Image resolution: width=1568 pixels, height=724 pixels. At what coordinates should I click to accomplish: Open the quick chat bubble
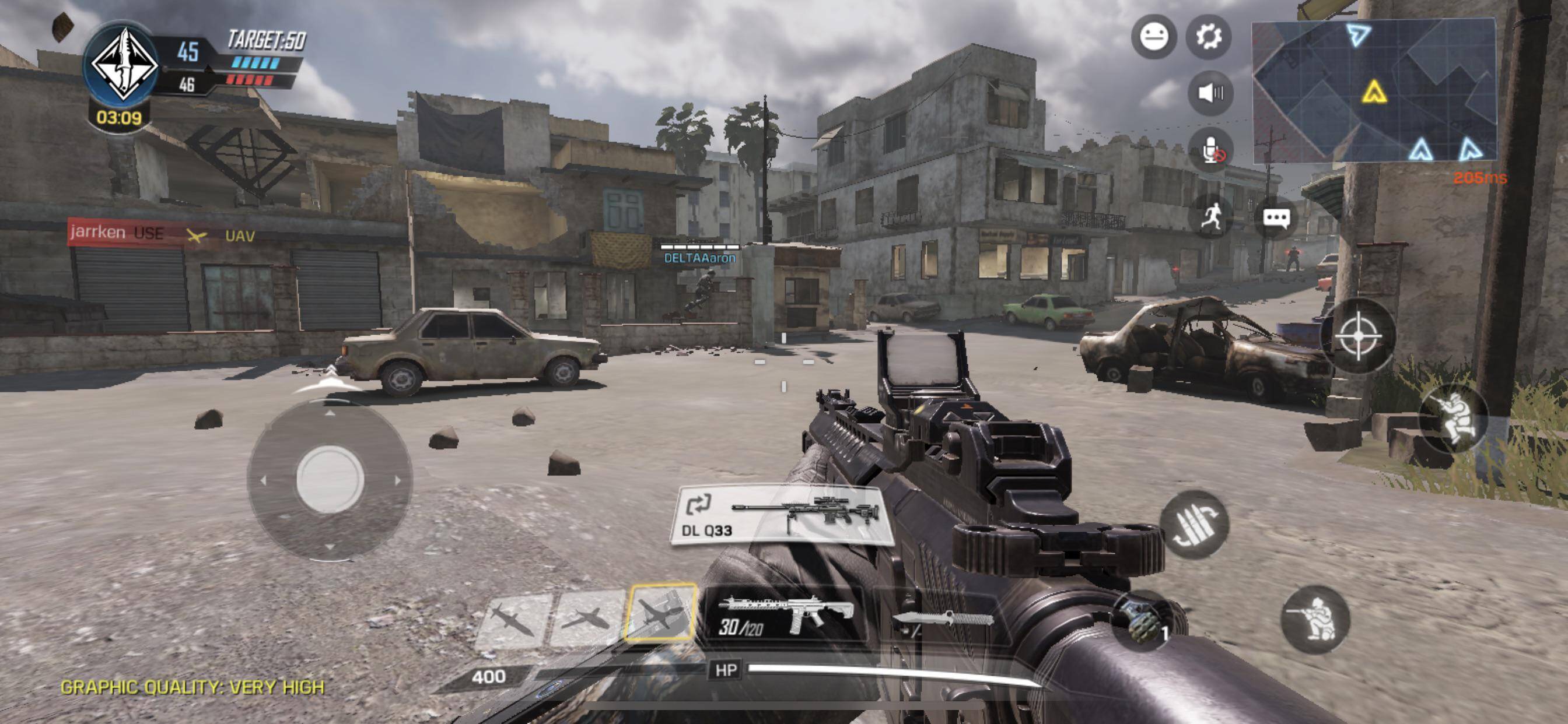pyautogui.click(x=1276, y=217)
